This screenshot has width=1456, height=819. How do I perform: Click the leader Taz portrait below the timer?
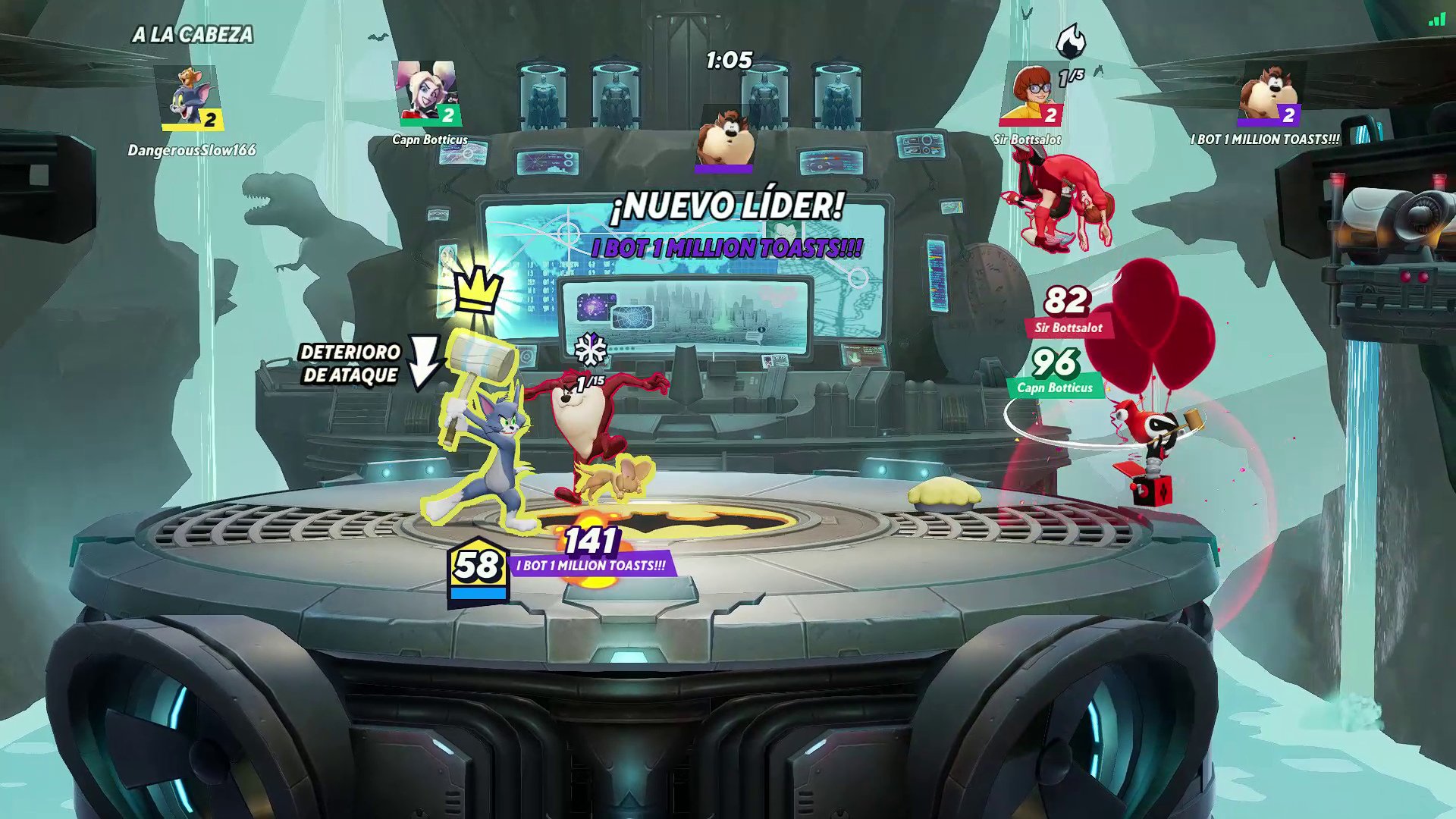[725, 138]
